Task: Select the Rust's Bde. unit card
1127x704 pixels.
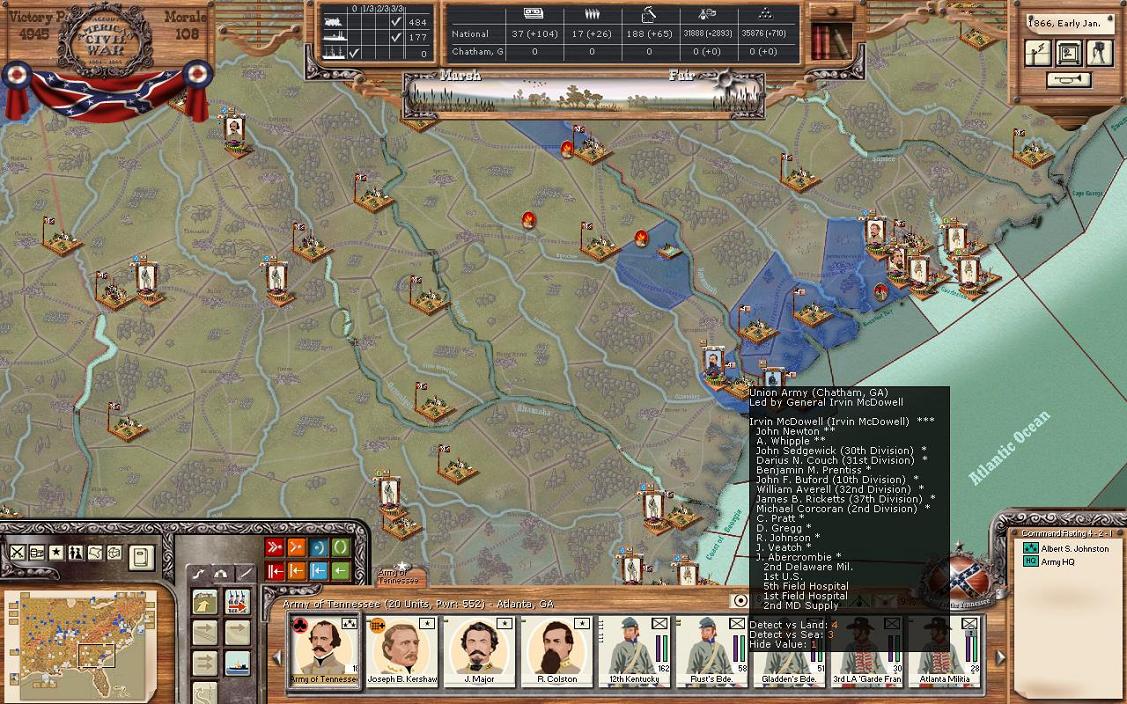Action: 711,652
